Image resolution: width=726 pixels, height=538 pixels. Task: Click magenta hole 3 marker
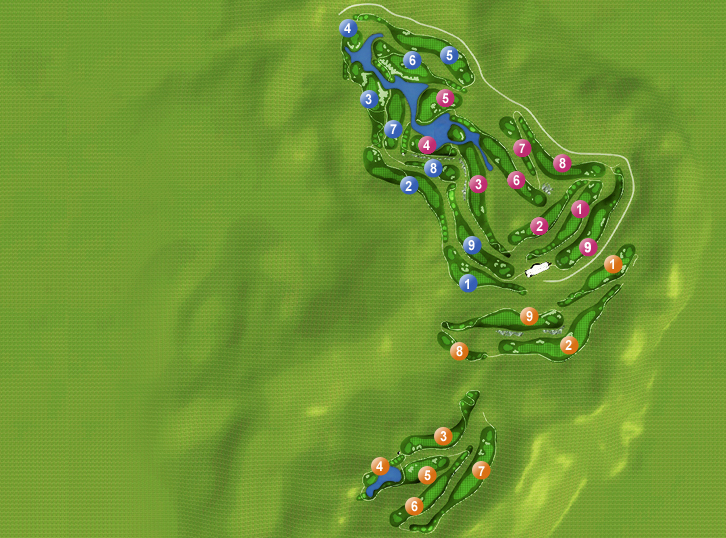[x=478, y=184]
